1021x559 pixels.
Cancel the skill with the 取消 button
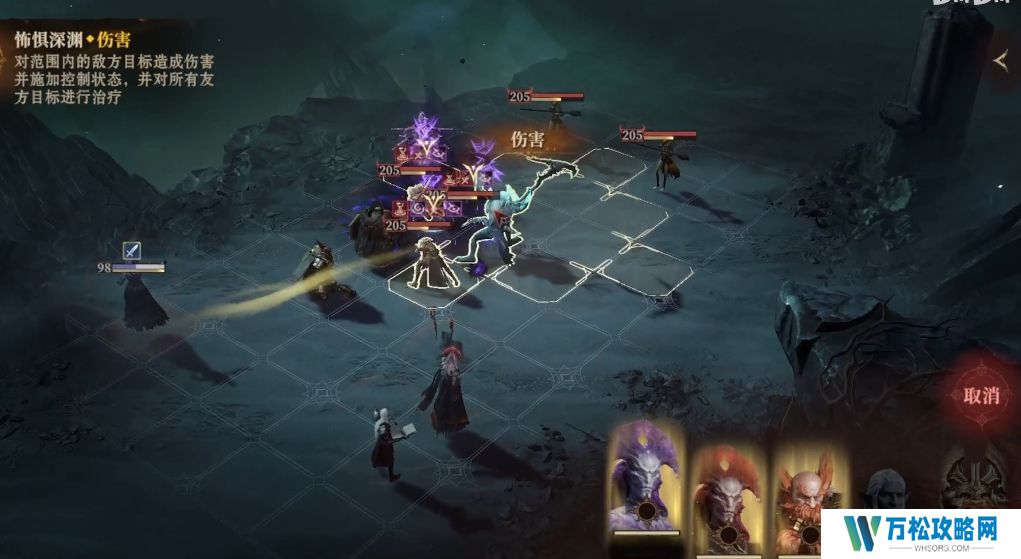(x=981, y=394)
